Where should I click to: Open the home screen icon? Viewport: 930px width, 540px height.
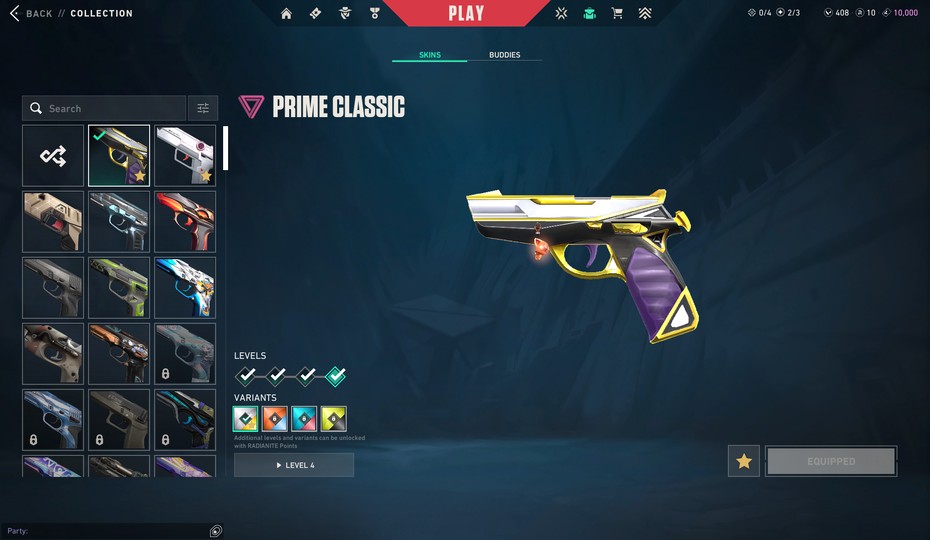pyautogui.click(x=287, y=14)
